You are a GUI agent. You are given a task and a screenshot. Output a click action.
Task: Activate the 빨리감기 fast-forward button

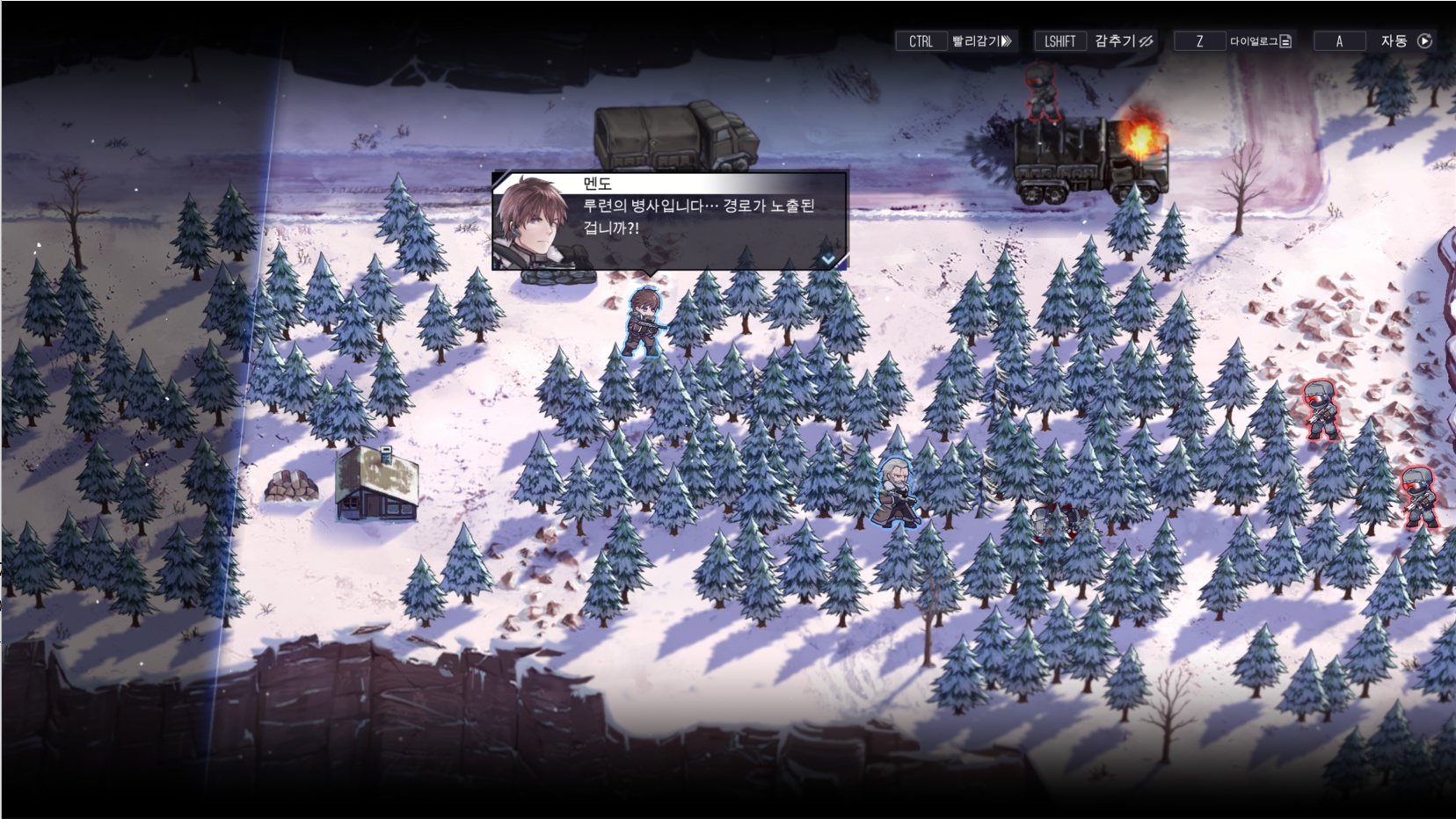click(x=981, y=41)
